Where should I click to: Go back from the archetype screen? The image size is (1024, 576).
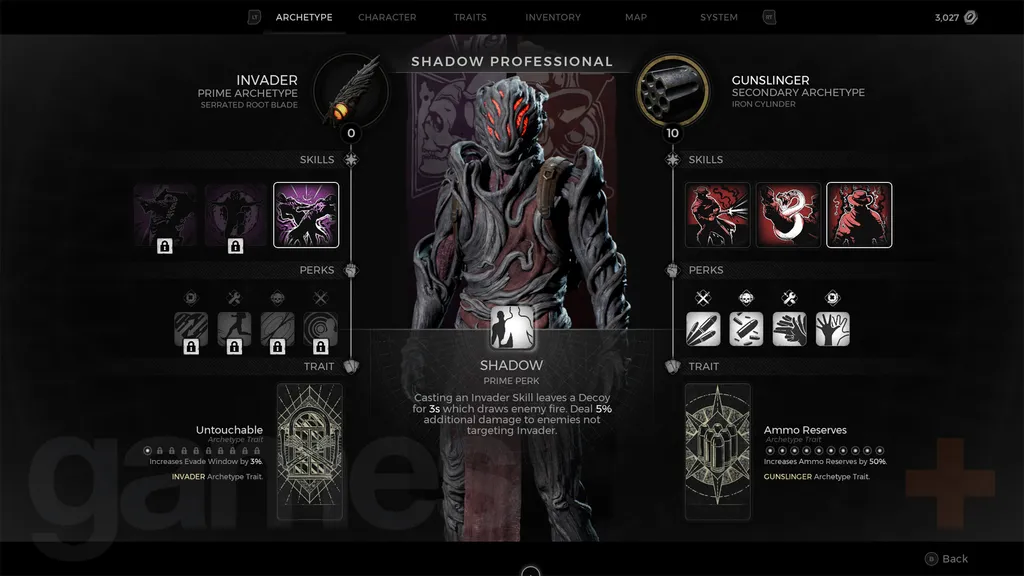click(x=946, y=559)
